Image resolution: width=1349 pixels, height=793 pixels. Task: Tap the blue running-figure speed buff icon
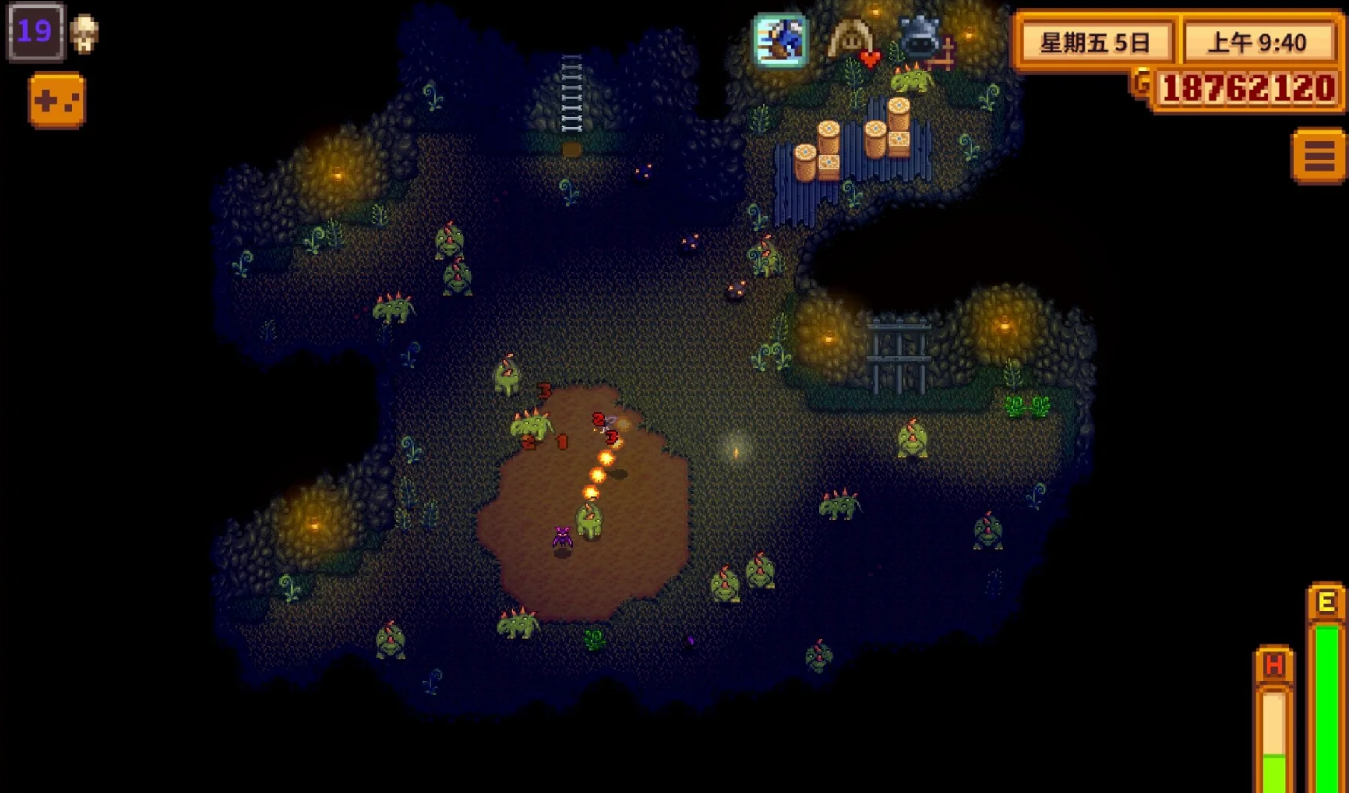(781, 40)
